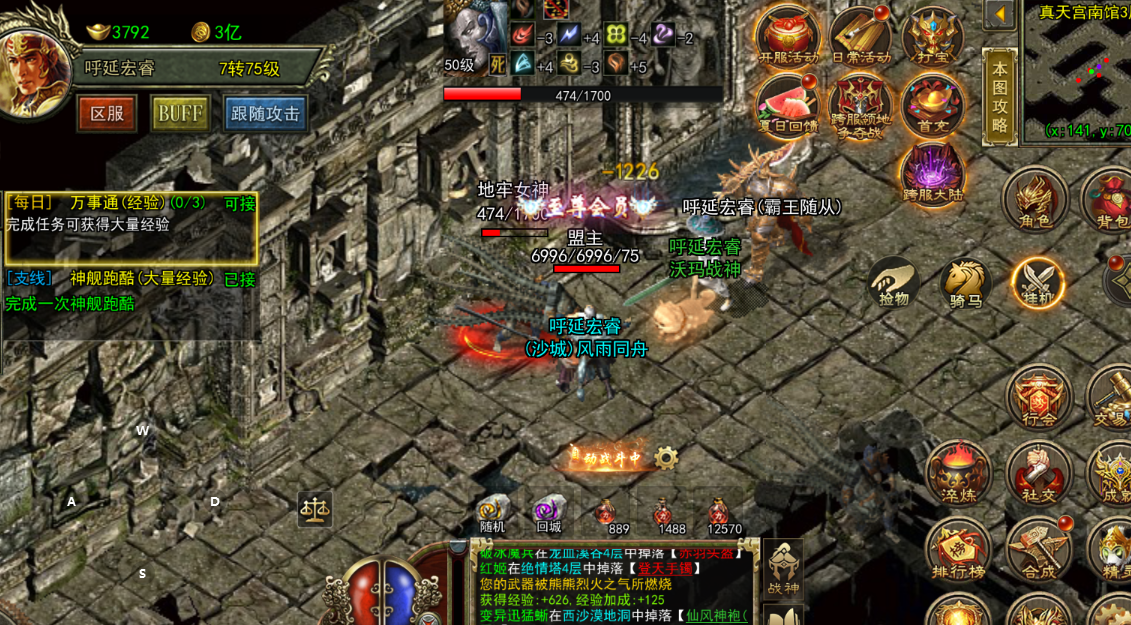Click the BUFF button

pos(180,113)
